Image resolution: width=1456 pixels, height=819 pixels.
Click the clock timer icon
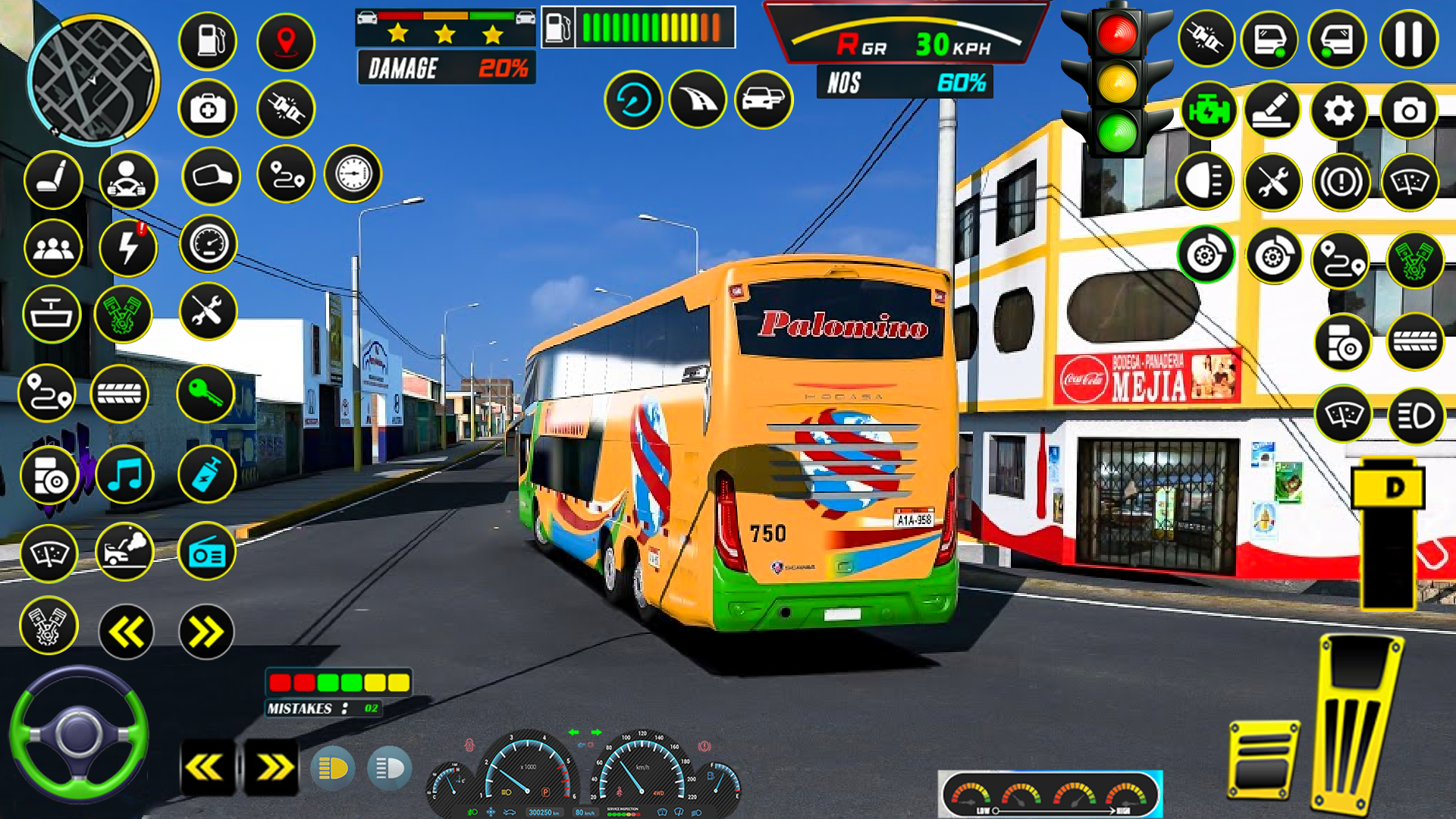pos(351,174)
